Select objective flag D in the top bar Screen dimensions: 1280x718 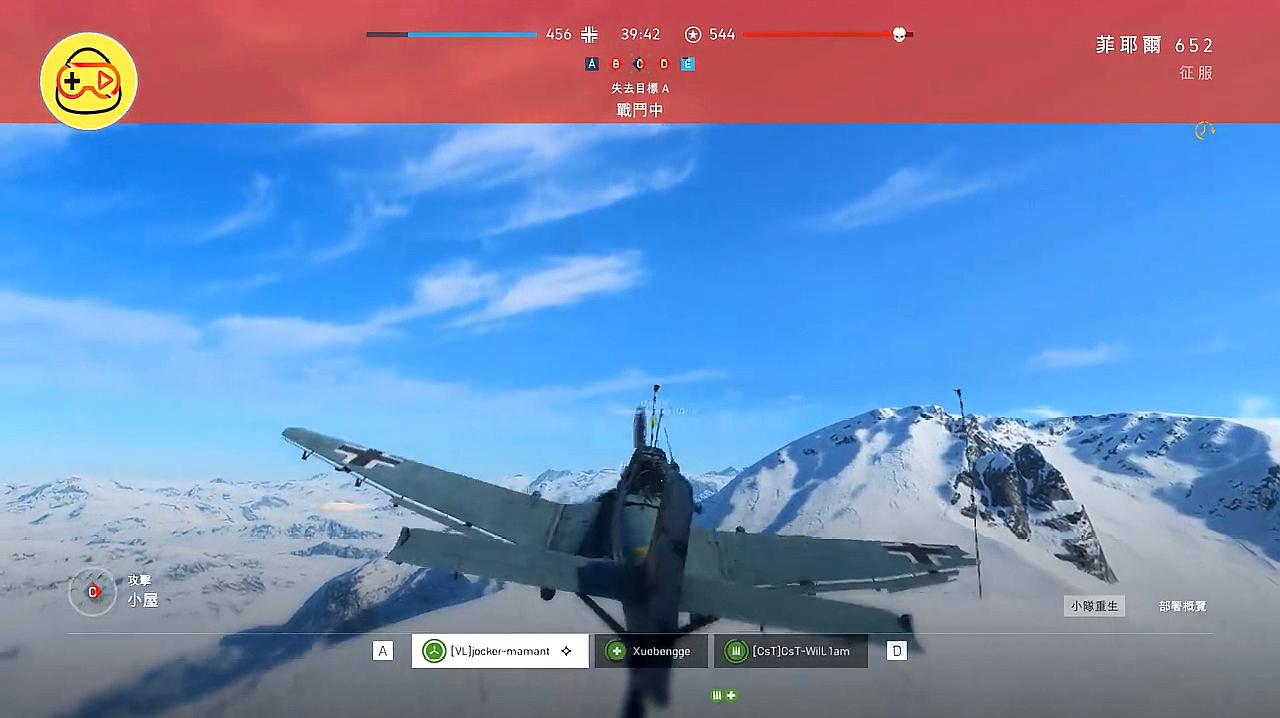(664, 64)
